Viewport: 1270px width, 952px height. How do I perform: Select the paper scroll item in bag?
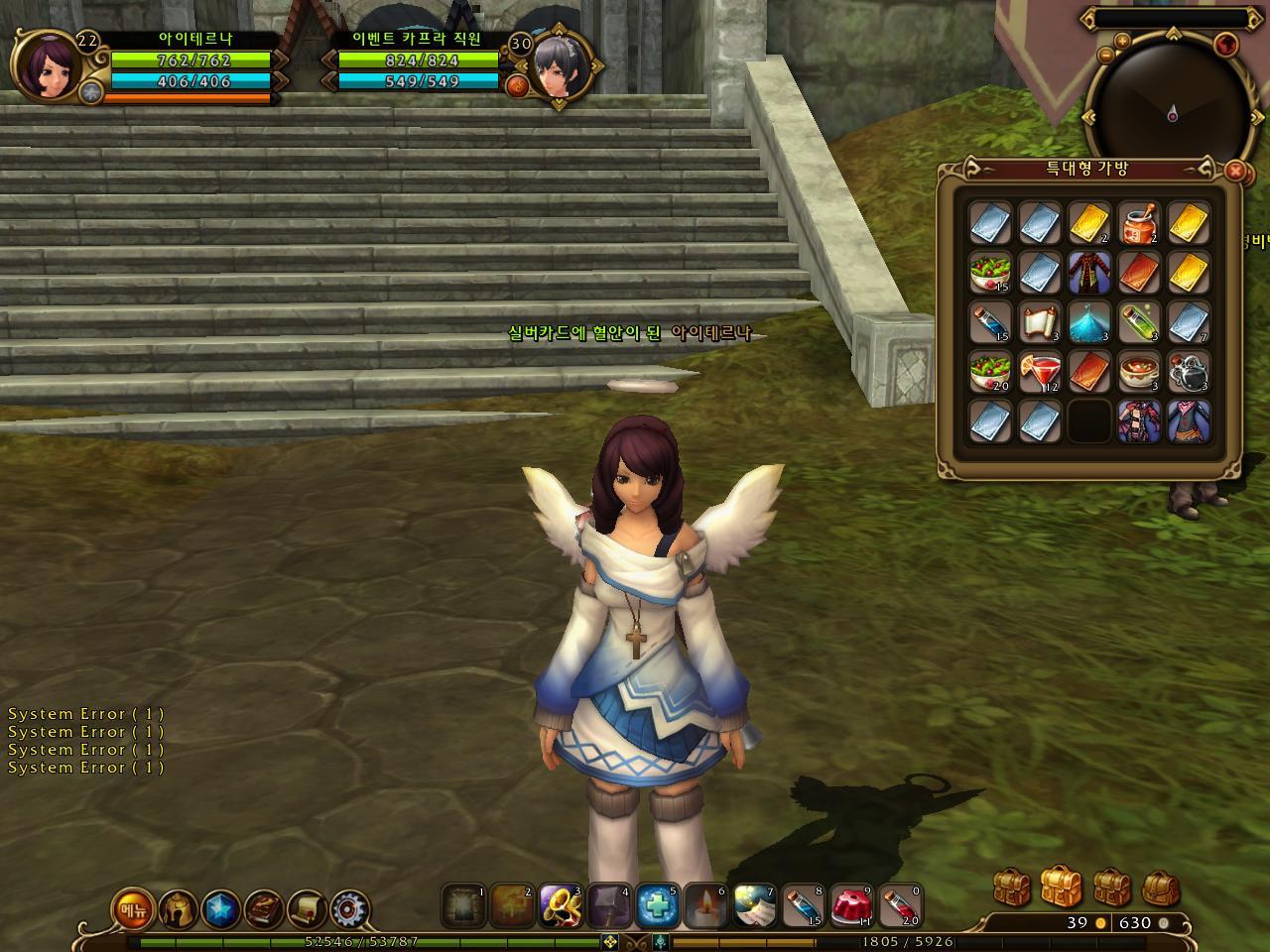pyautogui.click(x=1040, y=321)
